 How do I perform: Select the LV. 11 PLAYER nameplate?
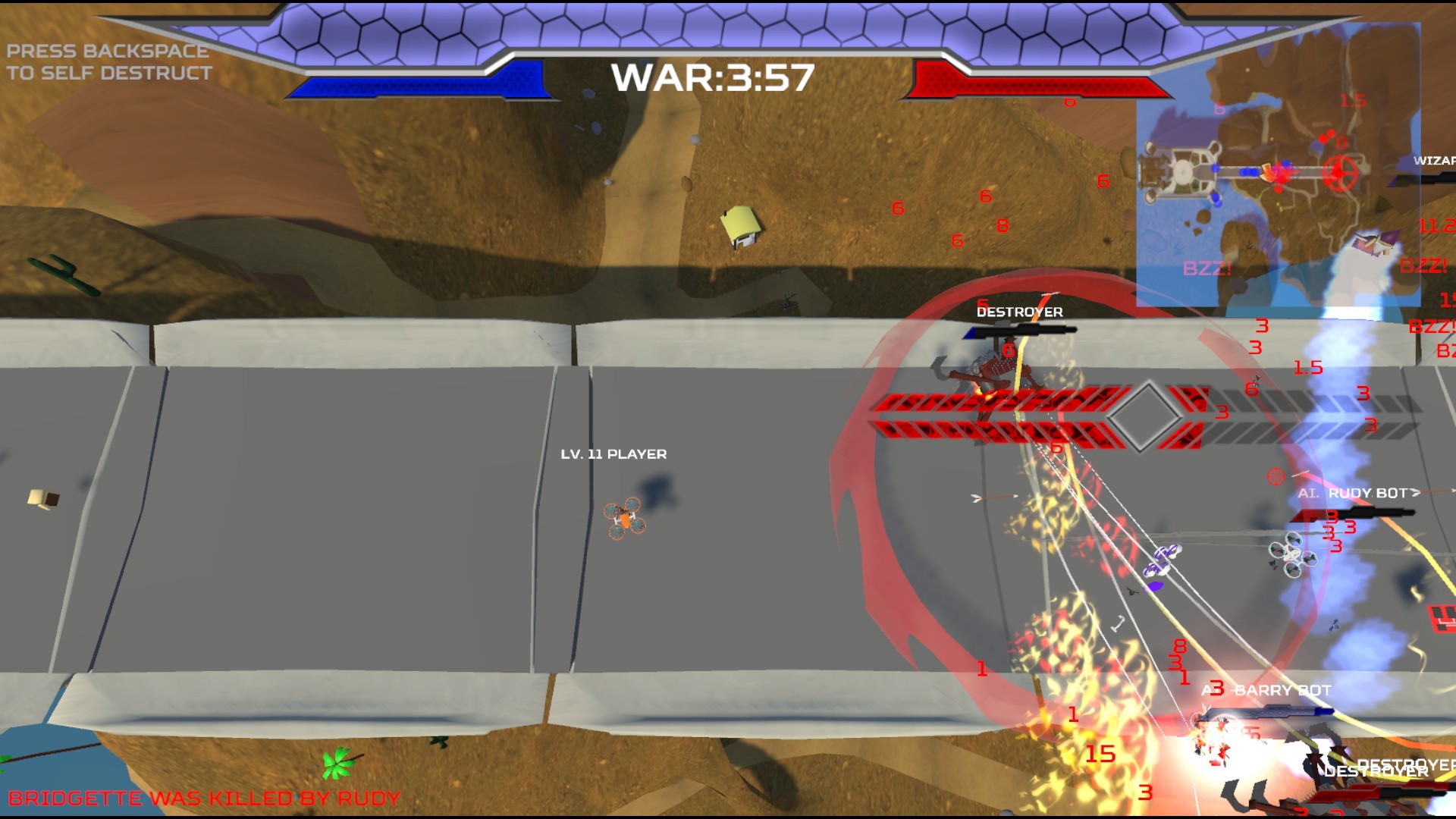coord(613,453)
